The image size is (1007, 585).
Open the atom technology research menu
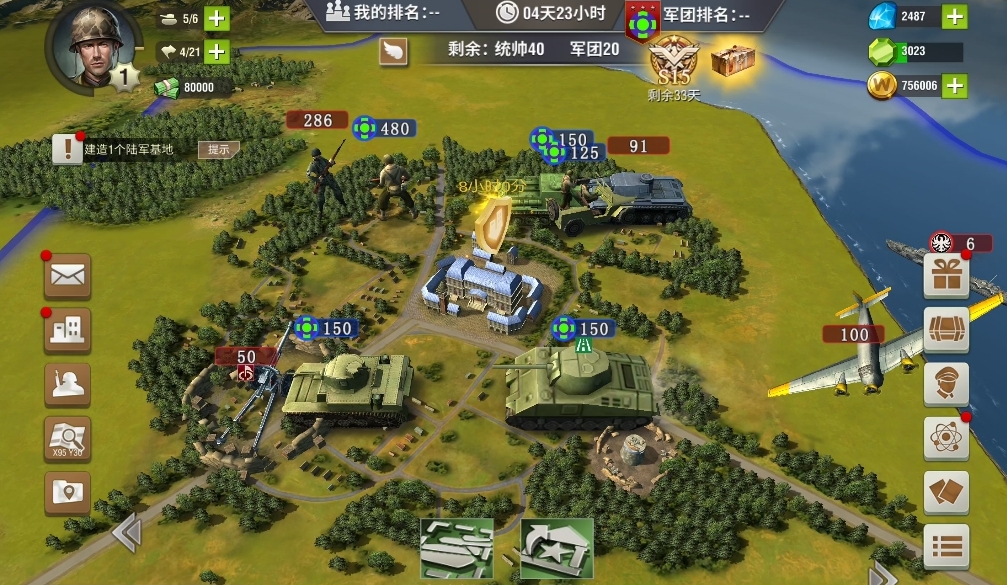coord(945,438)
